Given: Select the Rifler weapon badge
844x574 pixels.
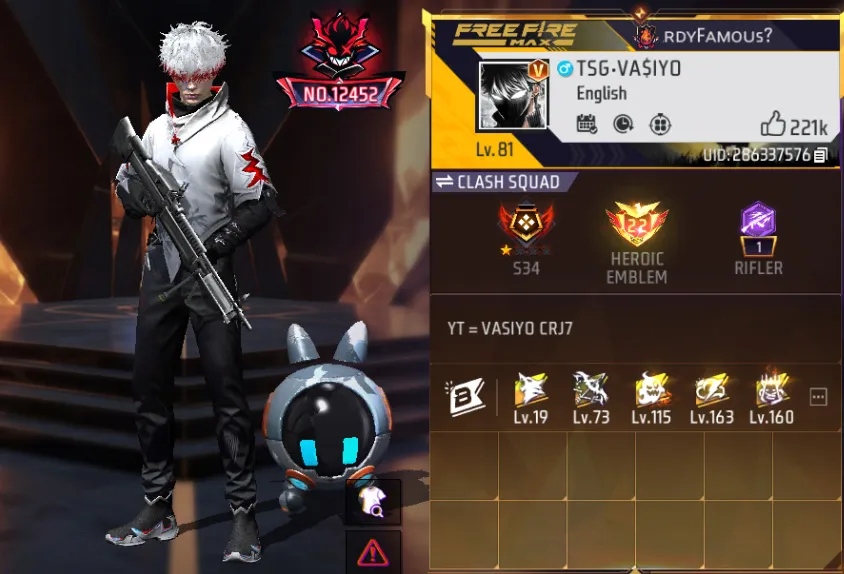Looking at the screenshot, I should [758, 232].
